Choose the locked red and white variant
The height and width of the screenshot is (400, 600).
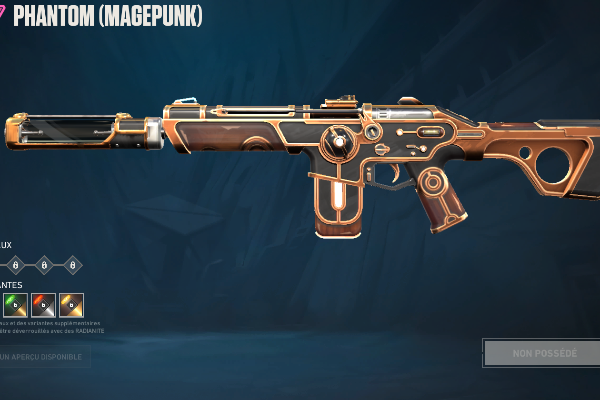pyautogui.click(x=43, y=305)
